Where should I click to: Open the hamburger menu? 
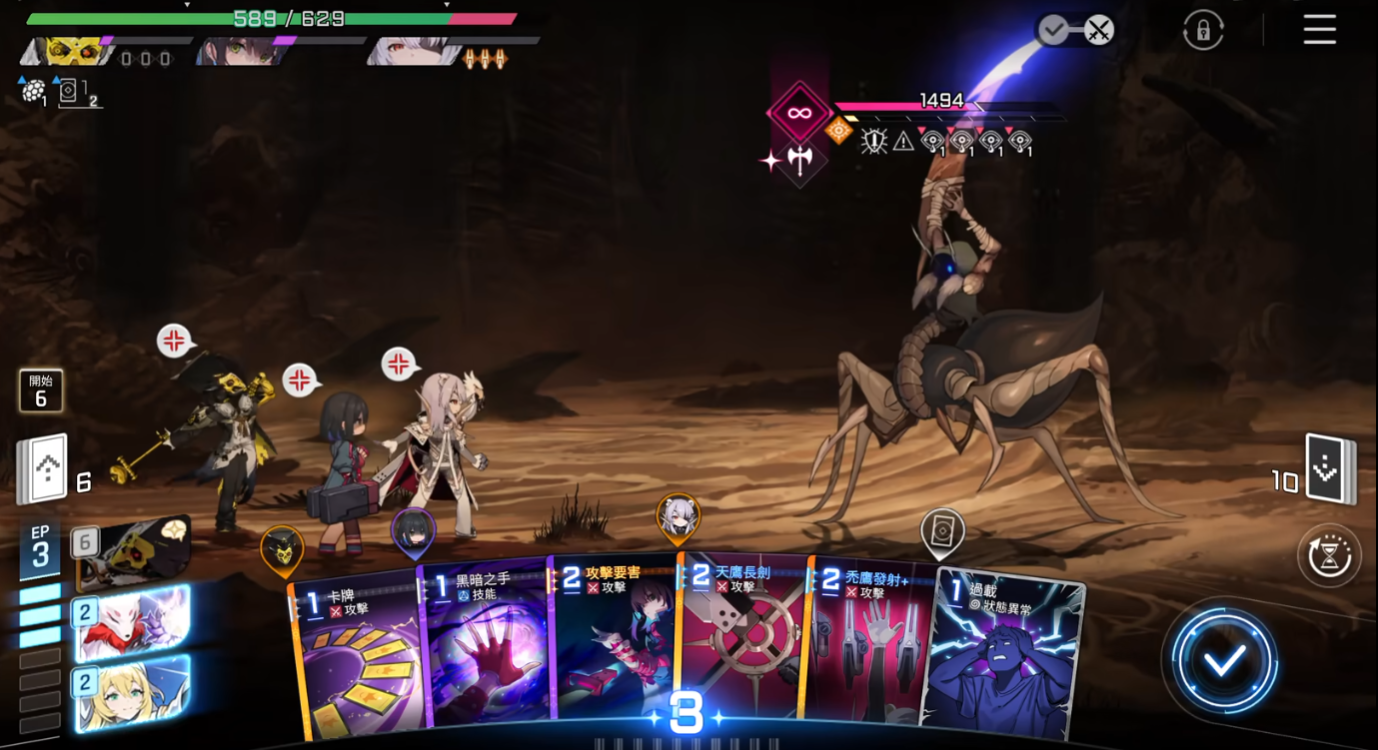[x=1319, y=30]
